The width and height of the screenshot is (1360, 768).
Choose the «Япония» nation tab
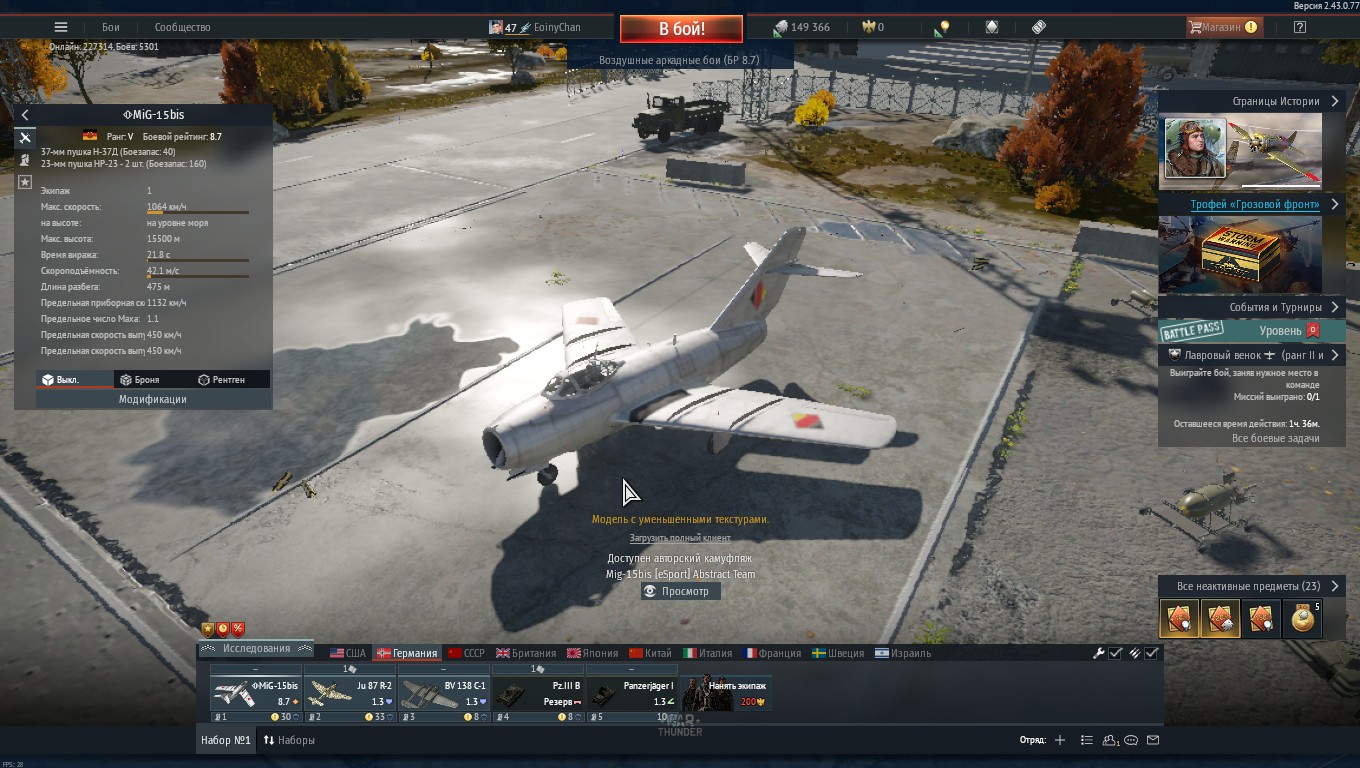click(x=592, y=653)
